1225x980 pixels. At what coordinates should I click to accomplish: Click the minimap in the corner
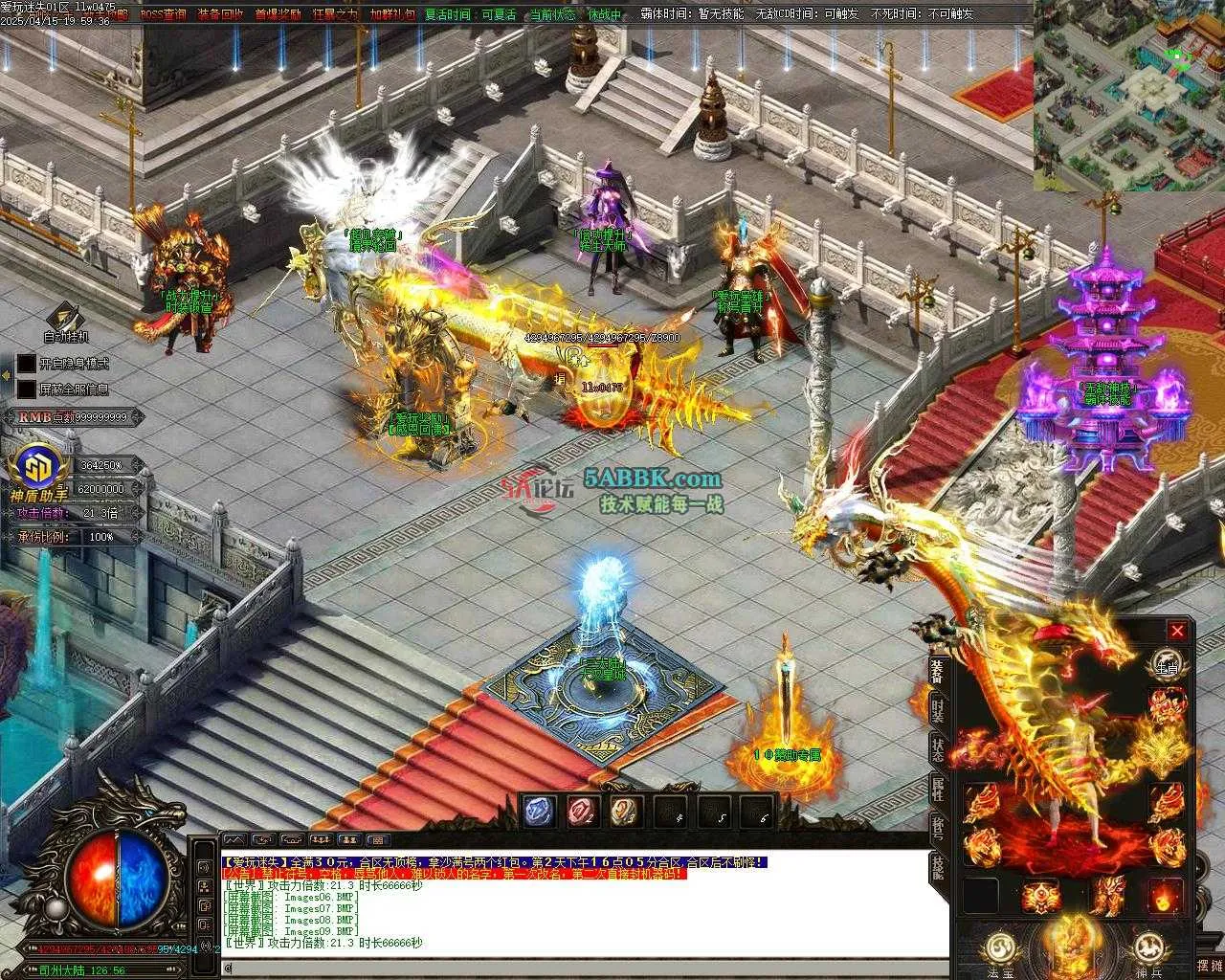[1128, 94]
